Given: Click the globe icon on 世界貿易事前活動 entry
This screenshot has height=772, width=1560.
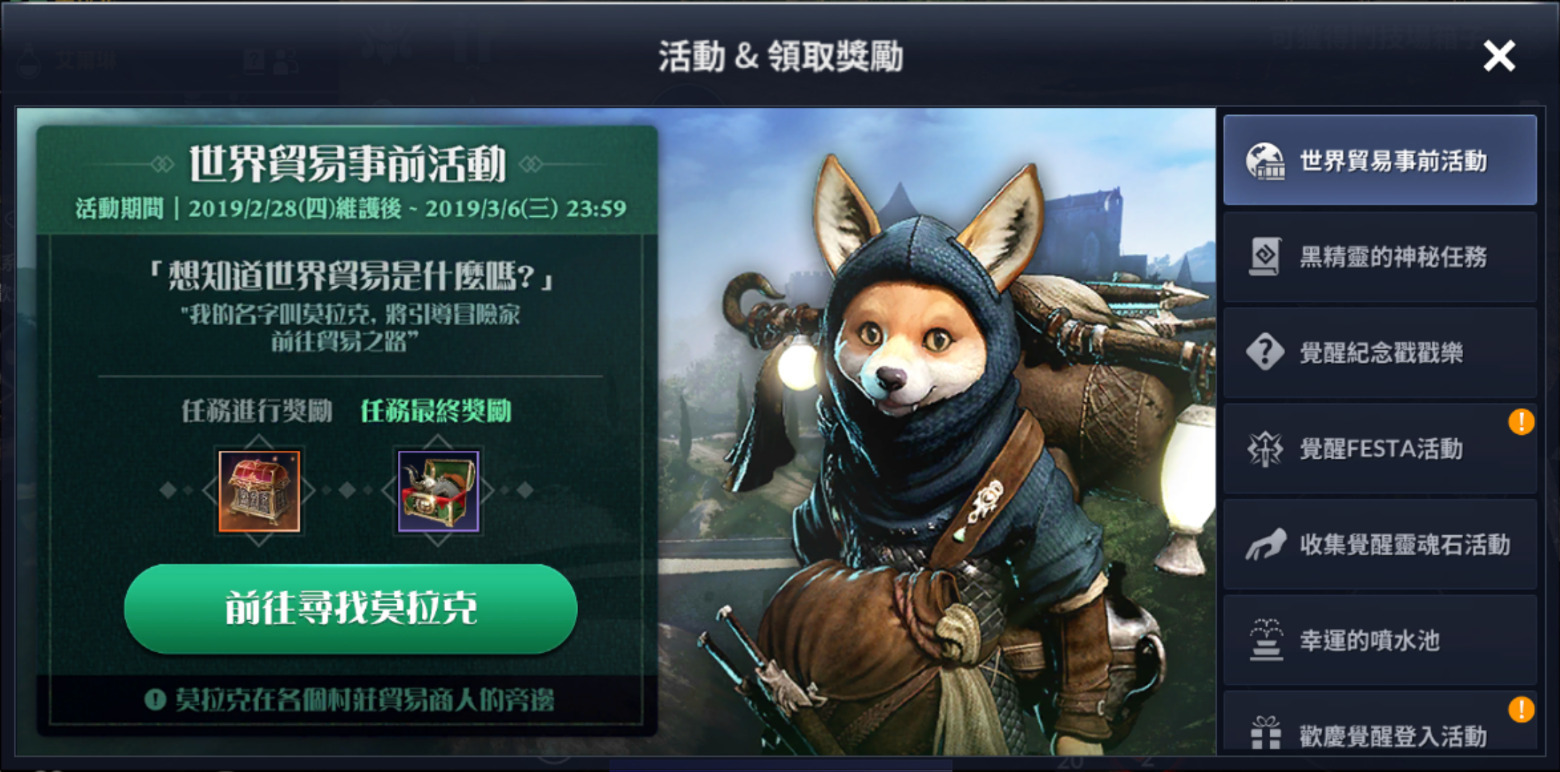Looking at the screenshot, I should click(x=1268, y=159).
